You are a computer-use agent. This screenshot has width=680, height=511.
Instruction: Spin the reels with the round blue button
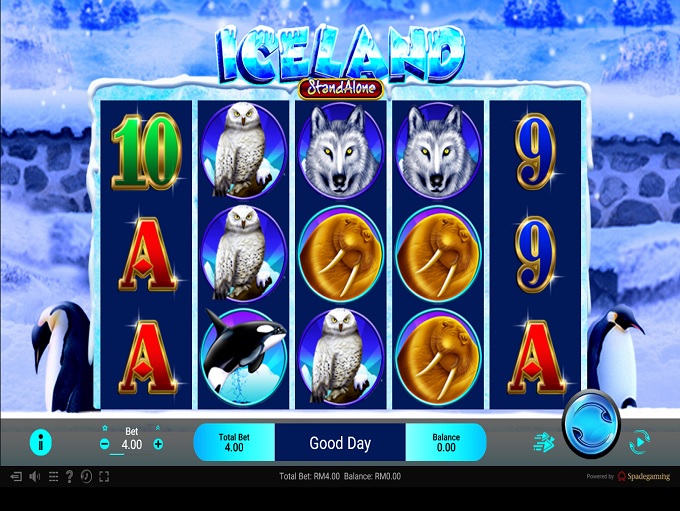tap(591, 423)
